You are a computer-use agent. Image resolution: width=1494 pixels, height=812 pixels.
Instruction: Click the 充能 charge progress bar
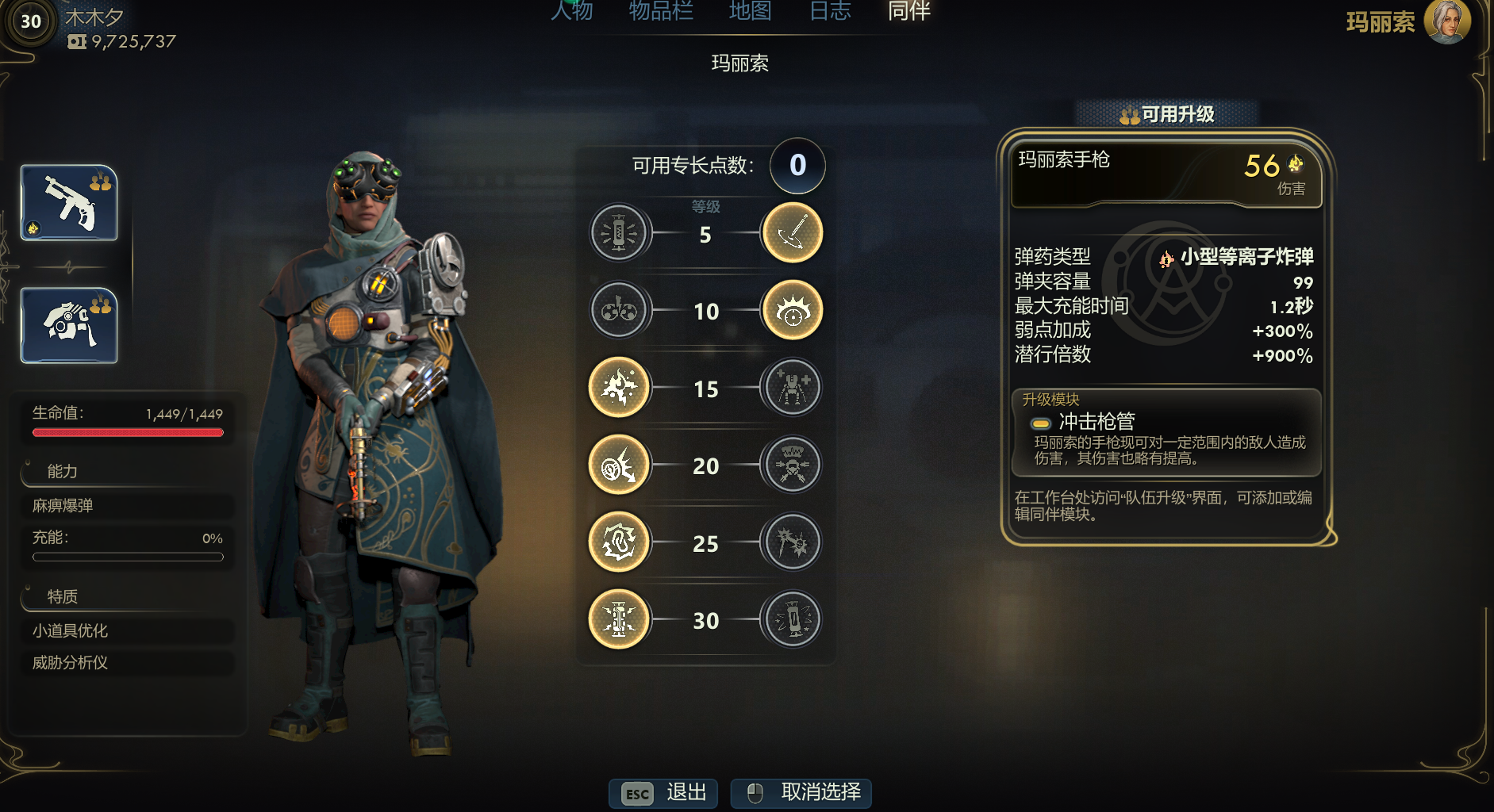click(x=127, y=556)
